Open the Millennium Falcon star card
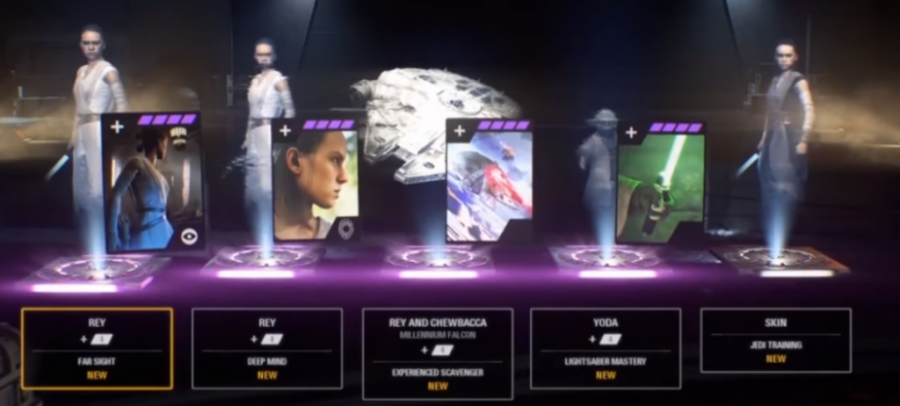This screenshot has height=406, width=900. (x=488, y=183)
